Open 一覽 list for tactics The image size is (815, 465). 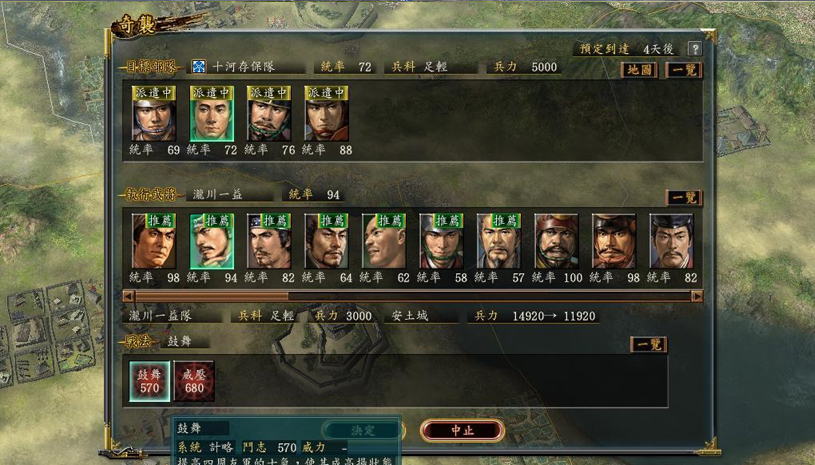point(648,344)
